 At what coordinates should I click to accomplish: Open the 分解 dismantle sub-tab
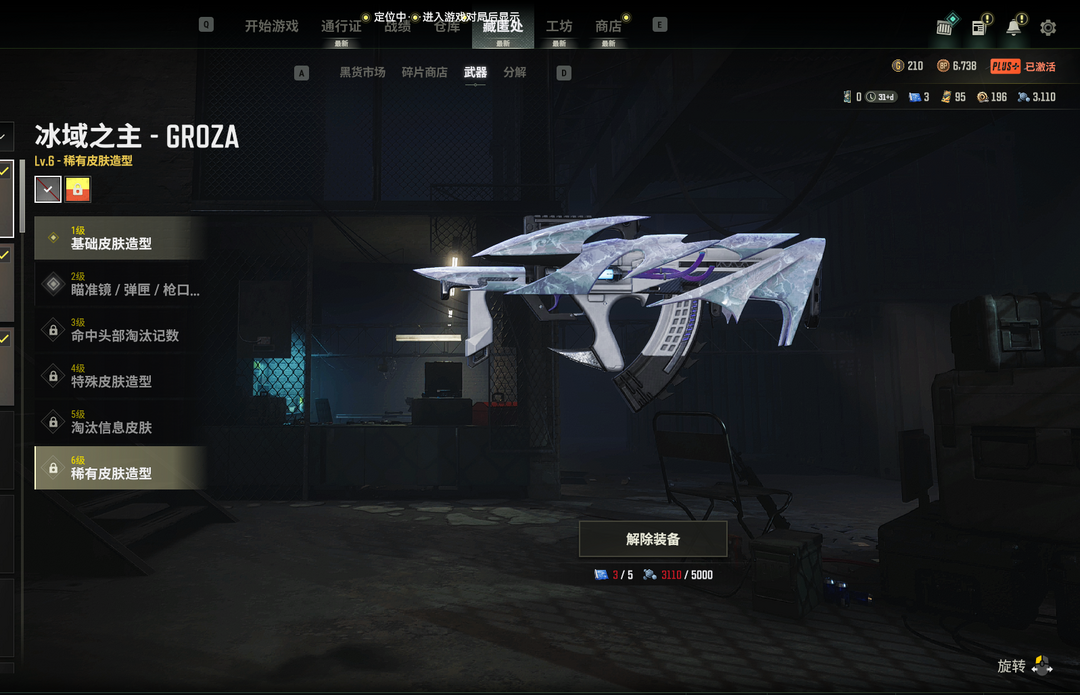coord(515,72)
